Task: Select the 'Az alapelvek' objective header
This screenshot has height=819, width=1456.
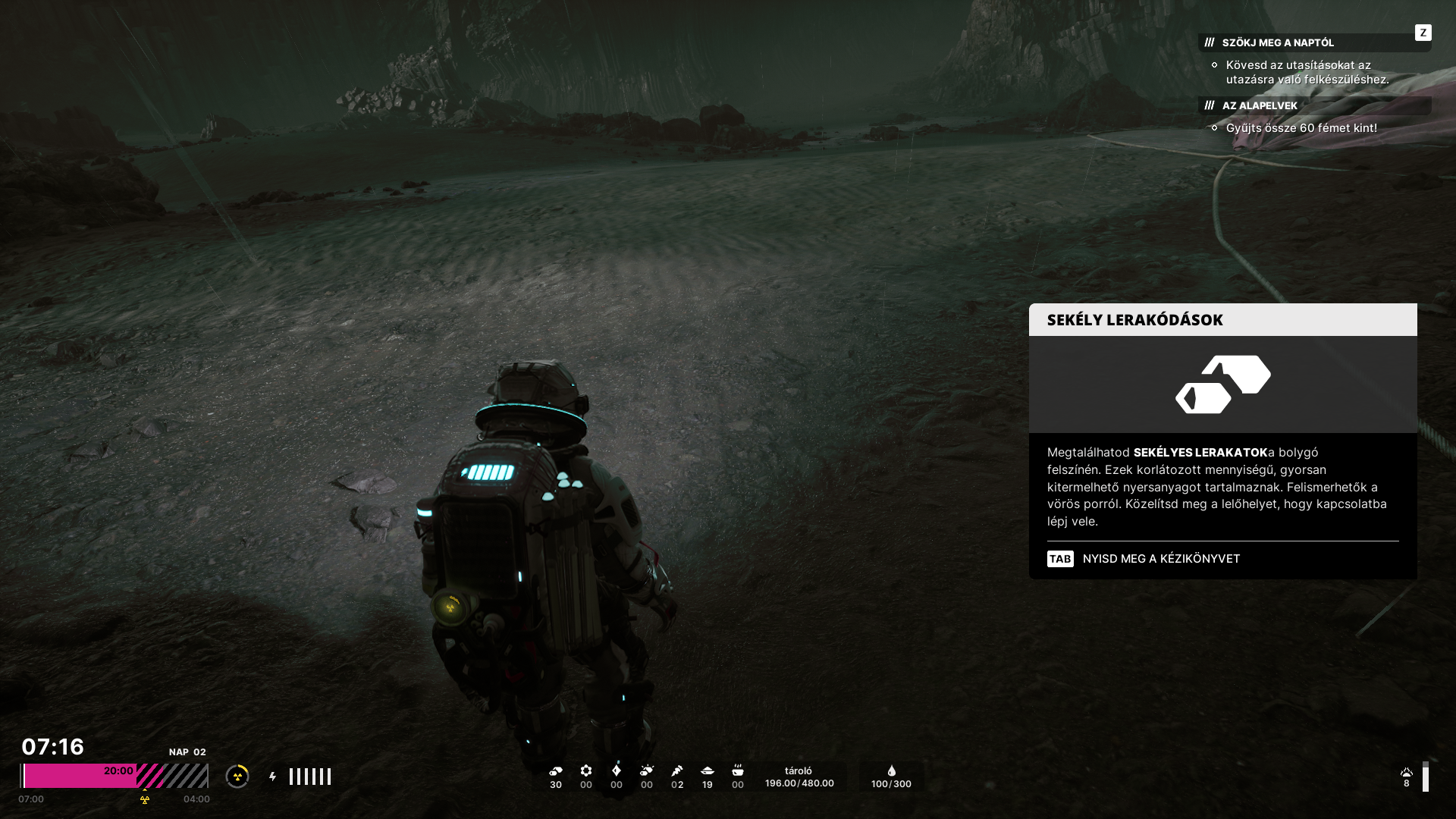Action: (1260, 105)
